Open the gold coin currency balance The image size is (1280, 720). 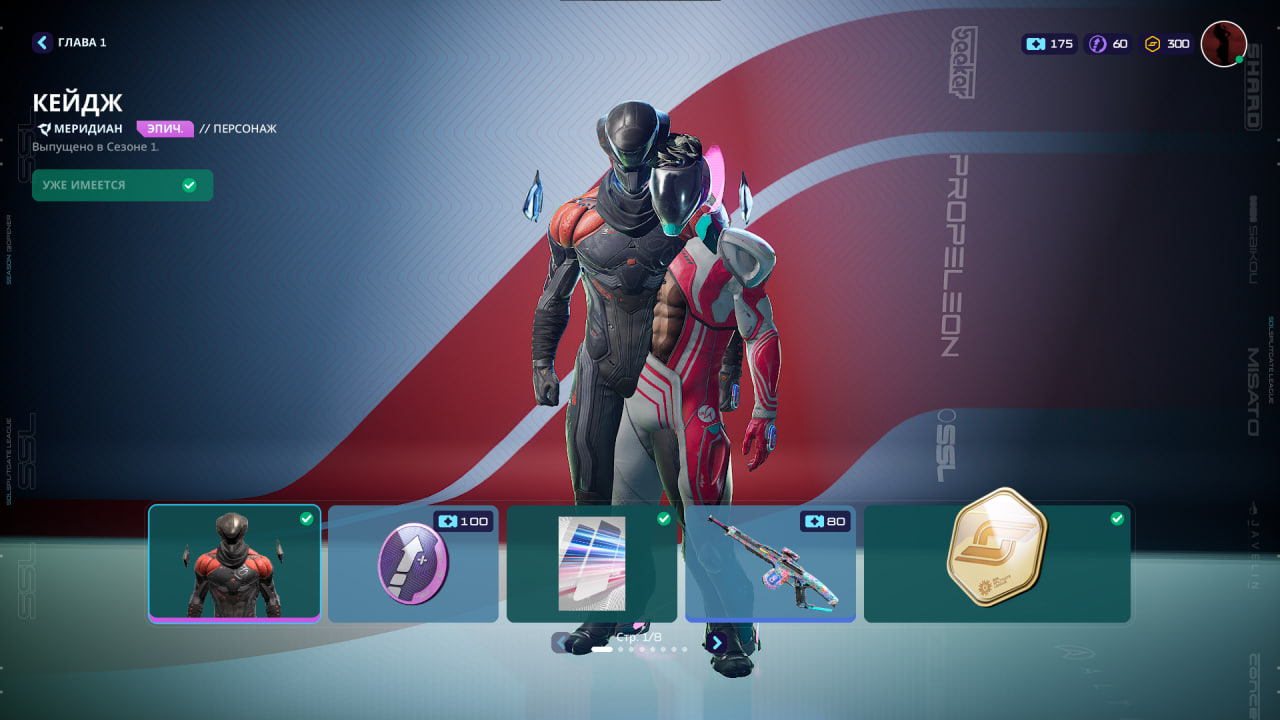[1167, 44]
